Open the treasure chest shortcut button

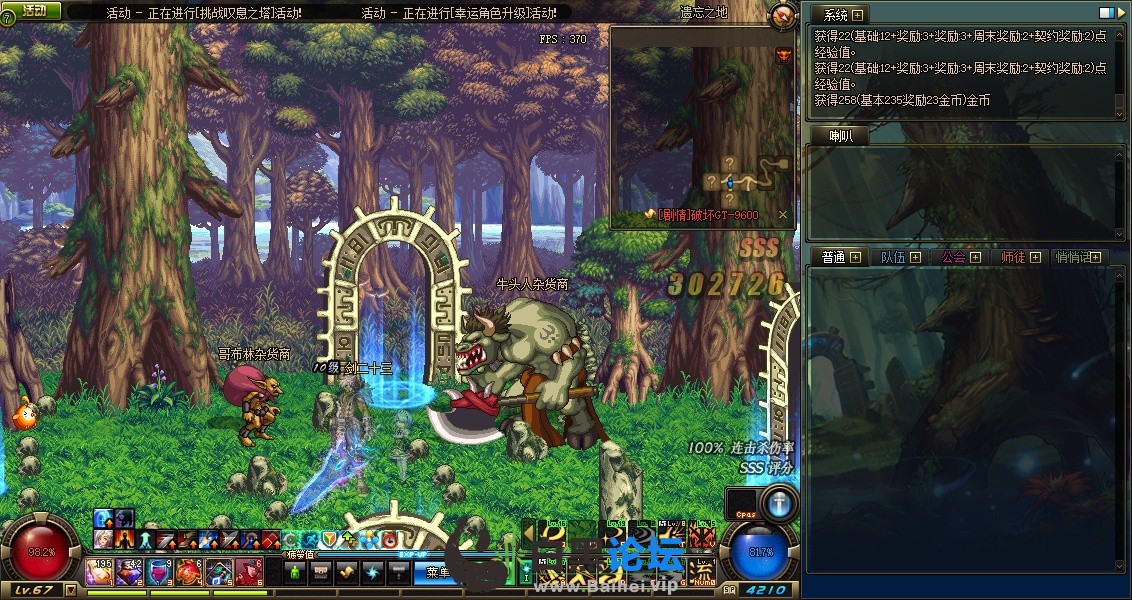321,572
